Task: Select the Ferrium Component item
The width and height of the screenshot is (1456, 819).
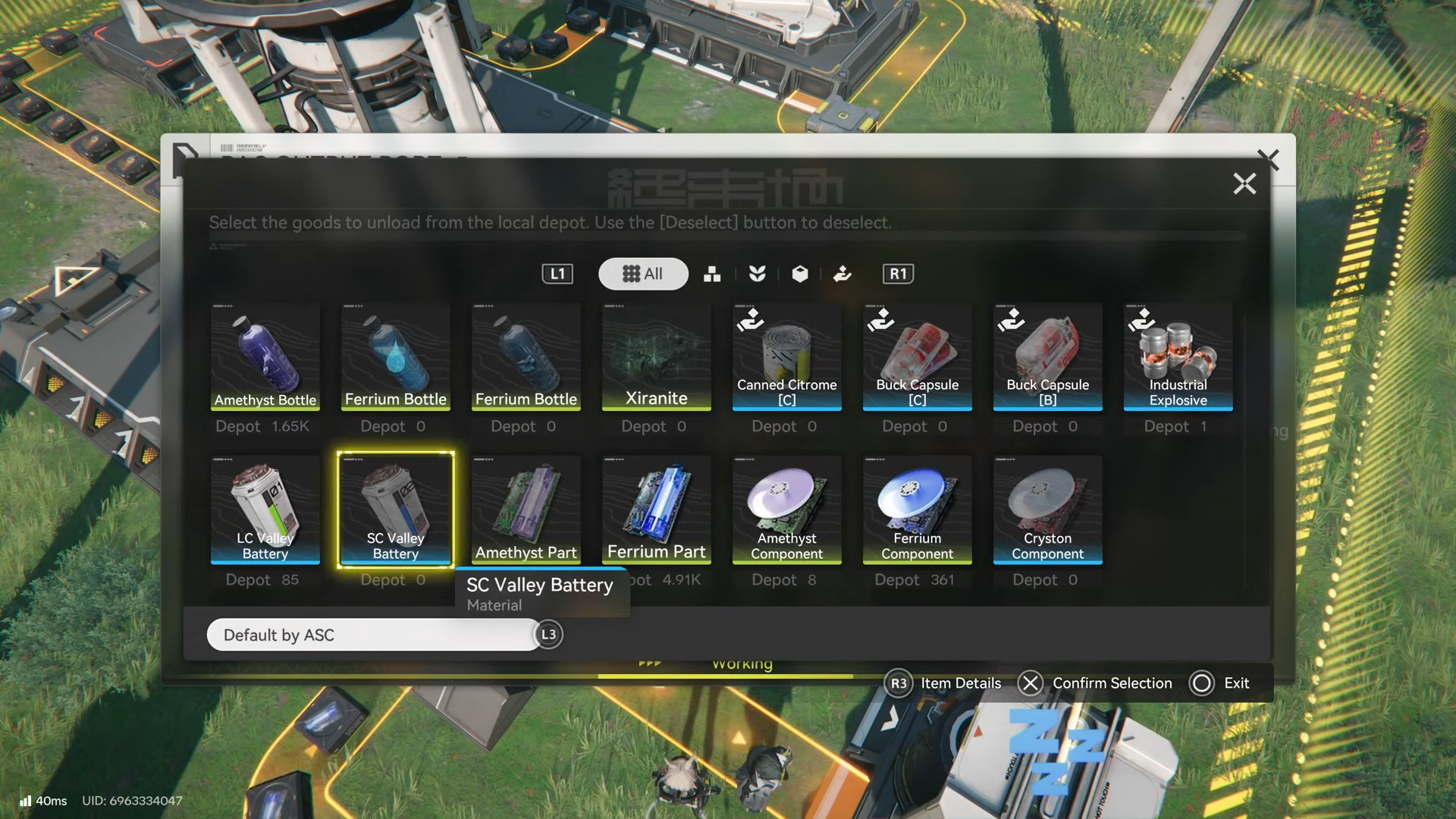Action: [x=917, y=510]
